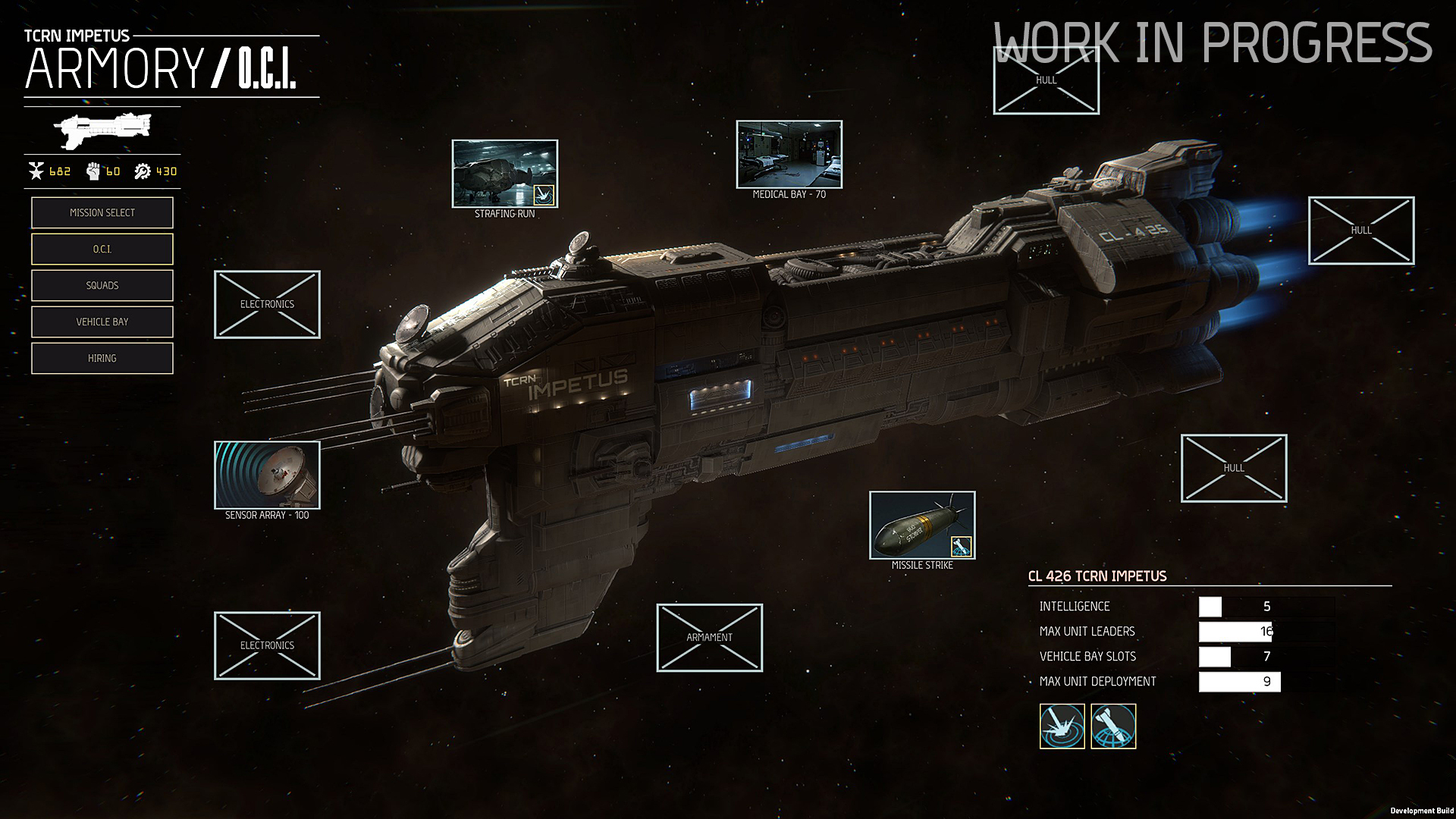Choose the Missile Strike slot
Screen dimensions: 1456x819
(922, 526)
